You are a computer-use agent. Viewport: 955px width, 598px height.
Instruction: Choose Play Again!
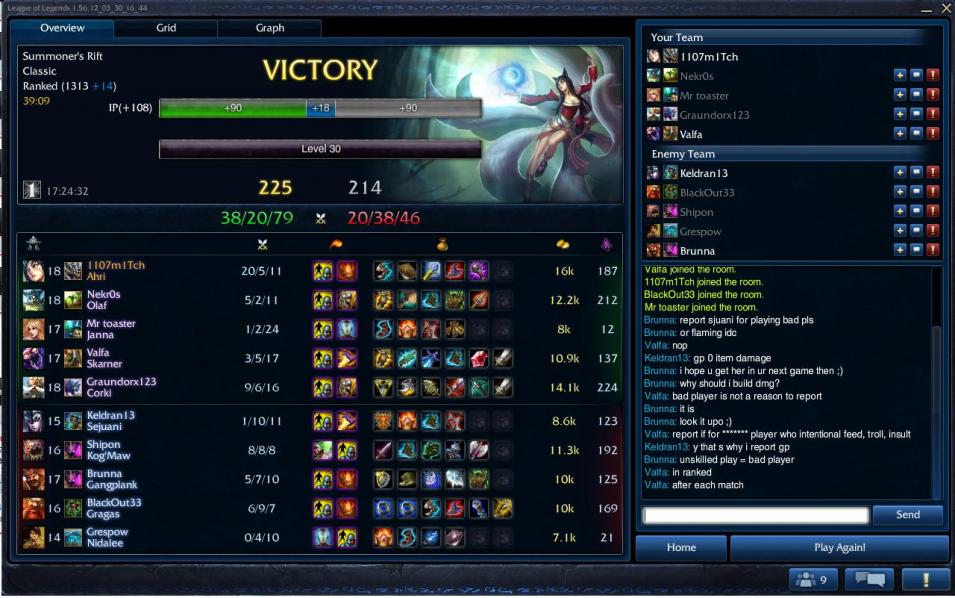(x=839, y=548)
